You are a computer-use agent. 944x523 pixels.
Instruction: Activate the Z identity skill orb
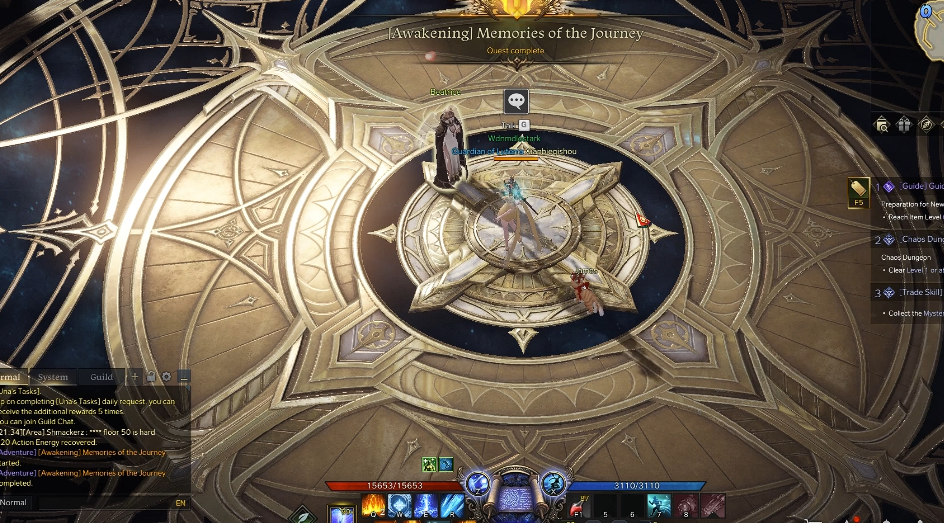[x=477, y=482]
